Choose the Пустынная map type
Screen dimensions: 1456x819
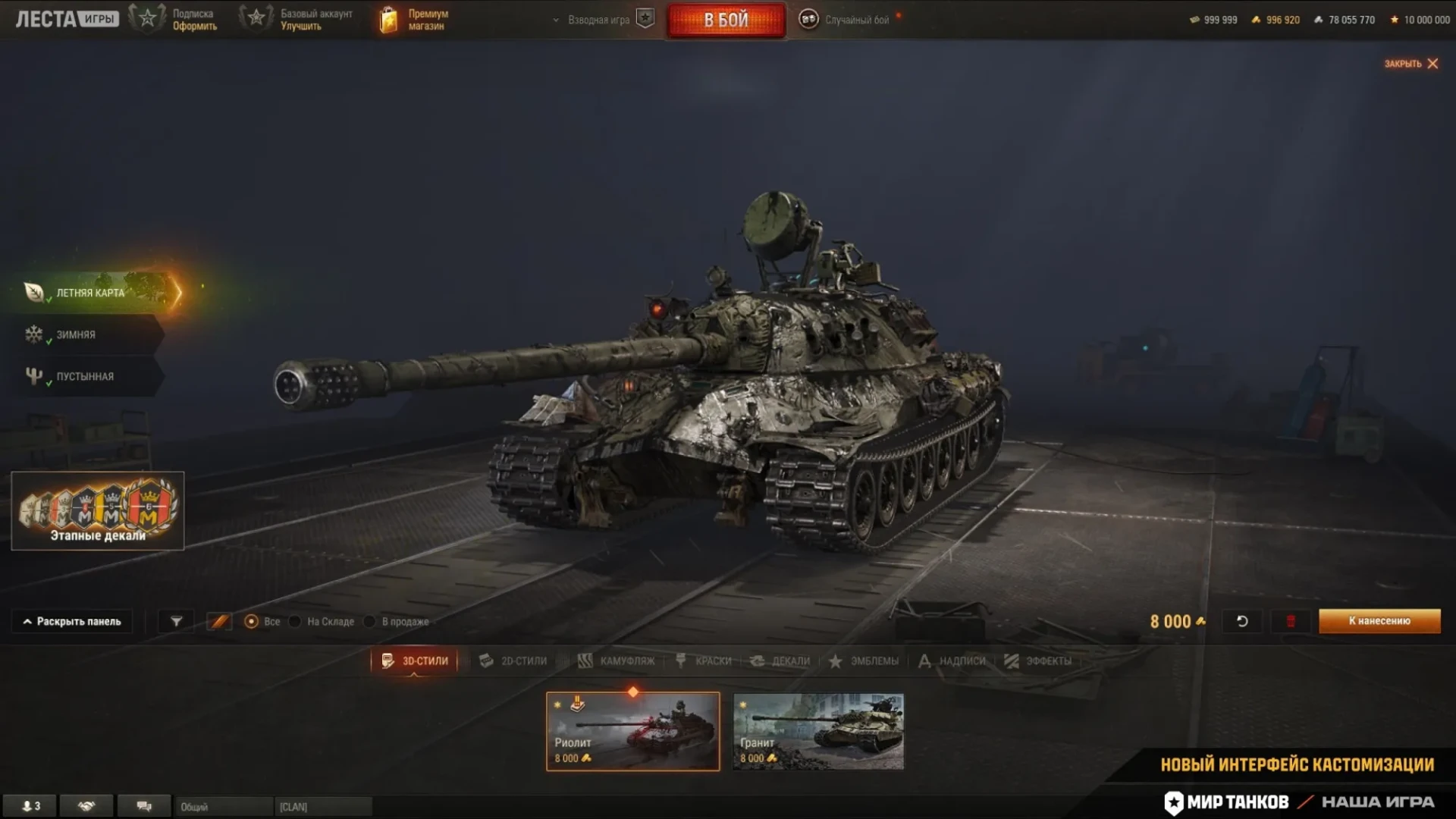pyautogui.click(x=84, y=376)
